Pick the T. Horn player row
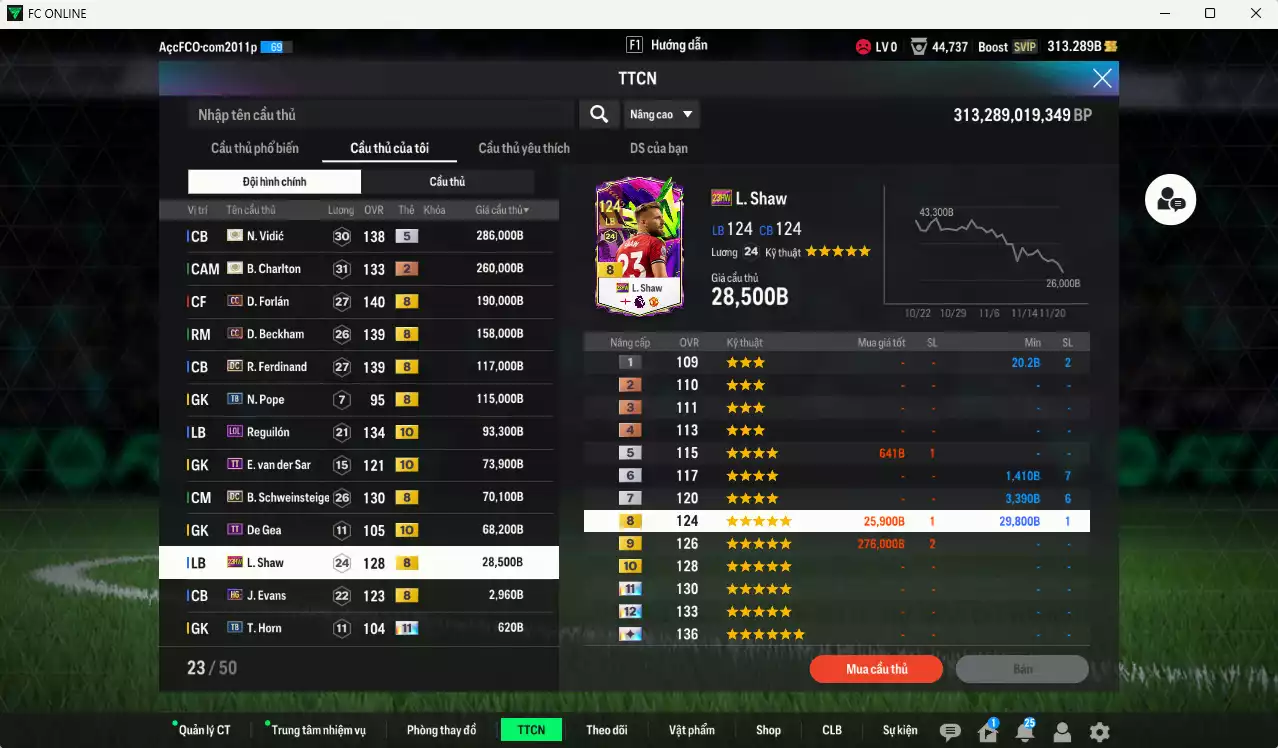The height and width of the screenshot is (748, 1278). coord(358,628)
